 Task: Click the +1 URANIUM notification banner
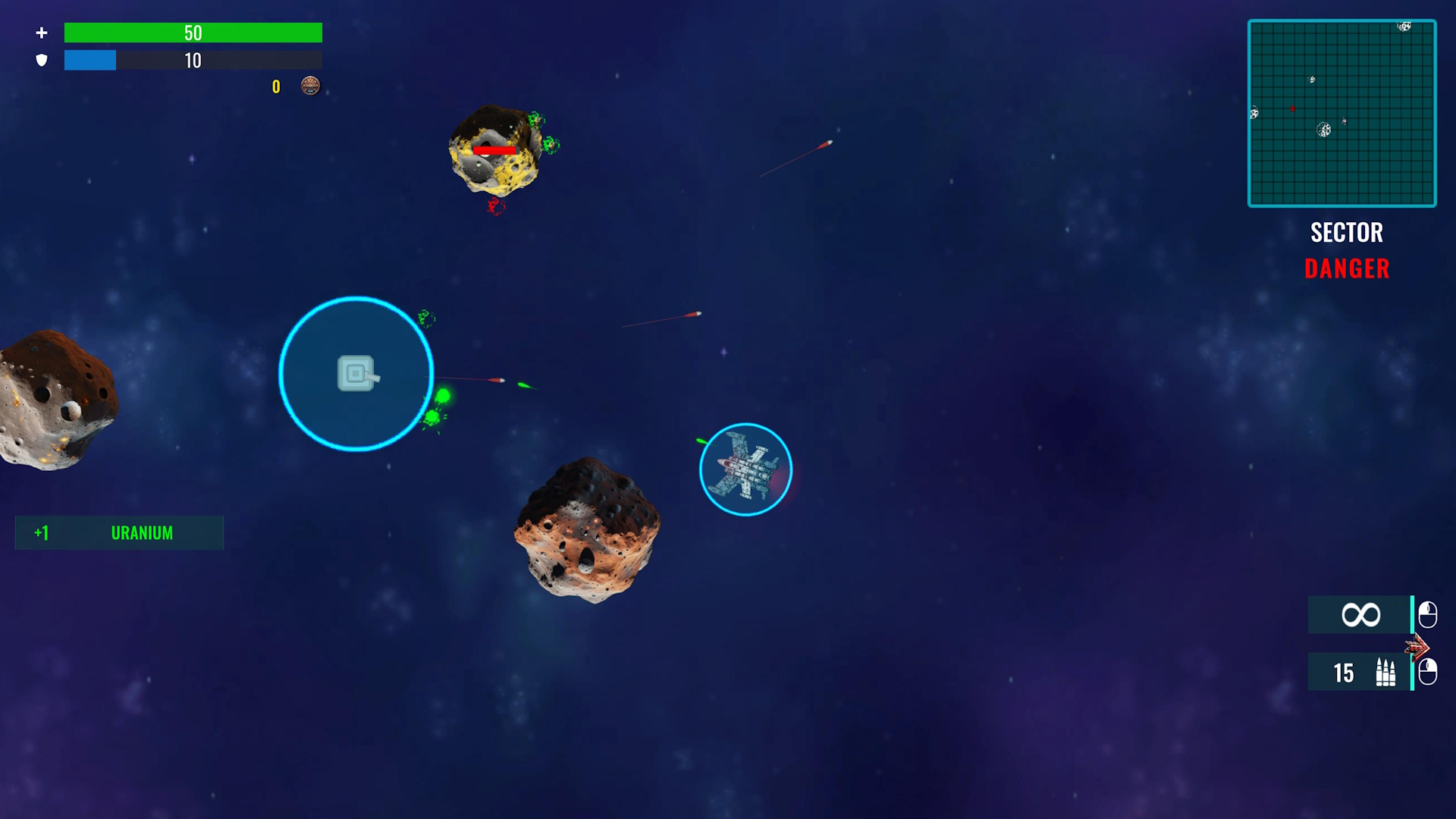tap(119, 532)
